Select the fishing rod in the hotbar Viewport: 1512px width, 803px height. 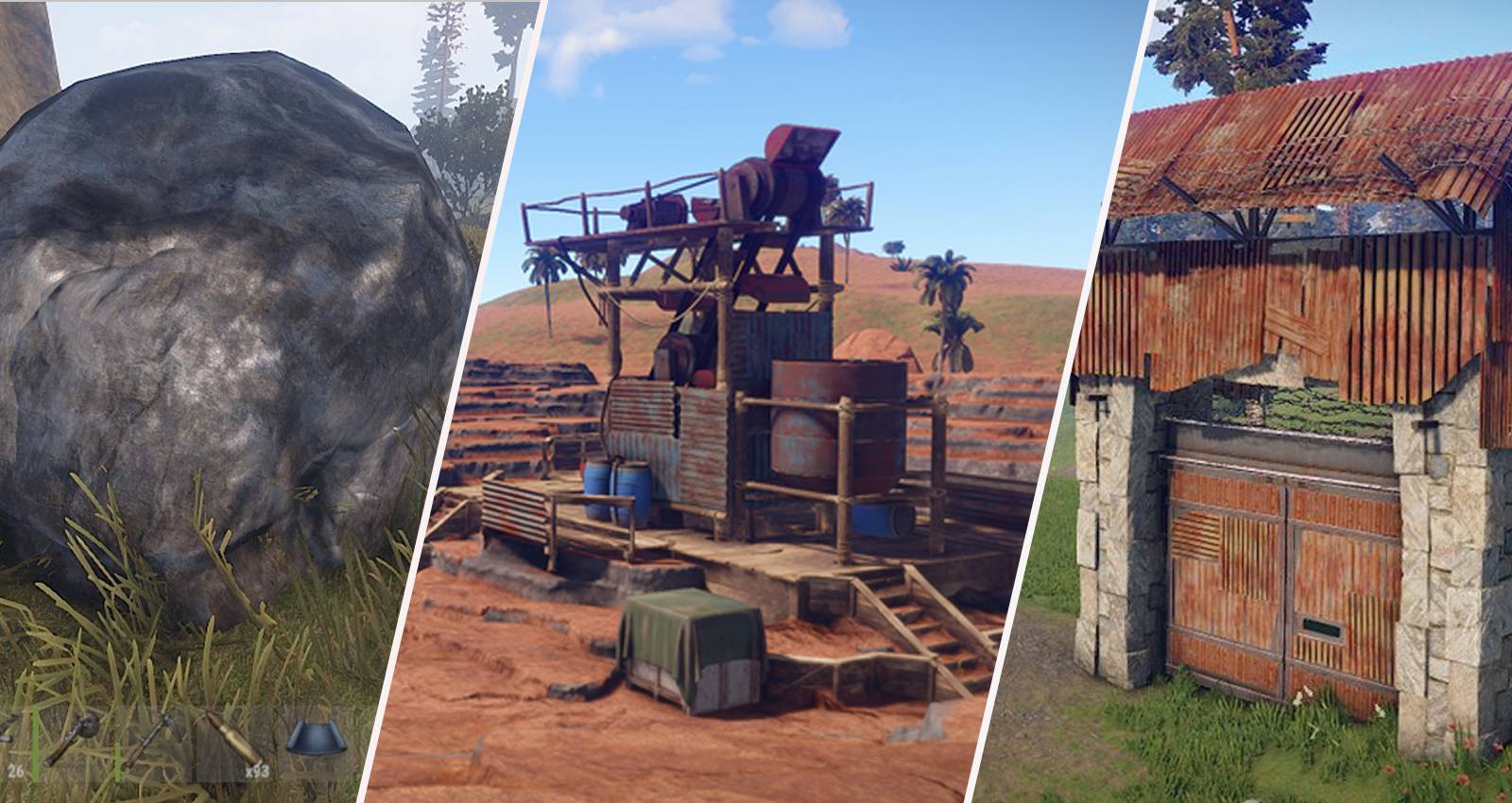(x=76, y=737)
